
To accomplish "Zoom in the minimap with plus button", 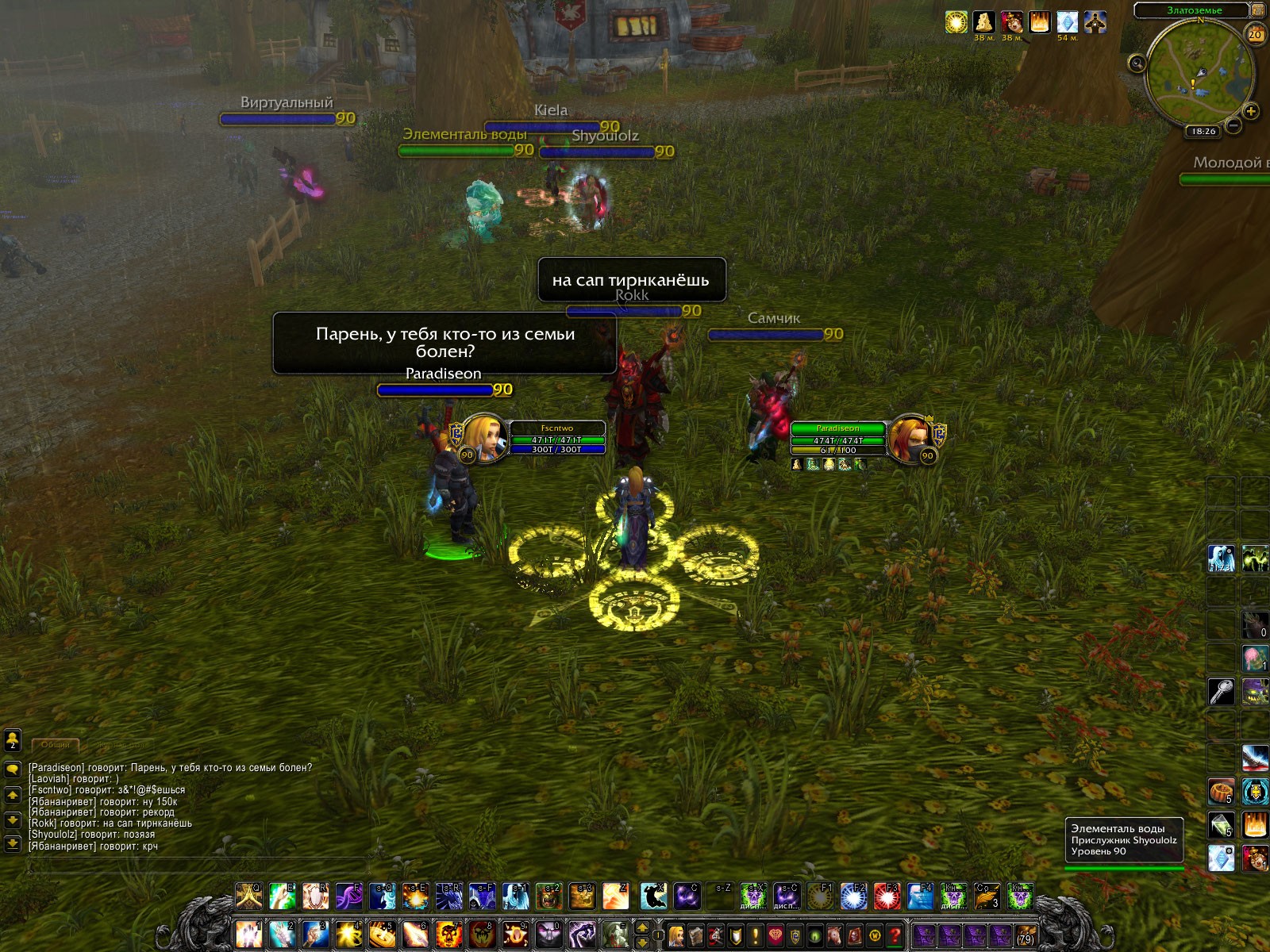I will coord(1251,111).
